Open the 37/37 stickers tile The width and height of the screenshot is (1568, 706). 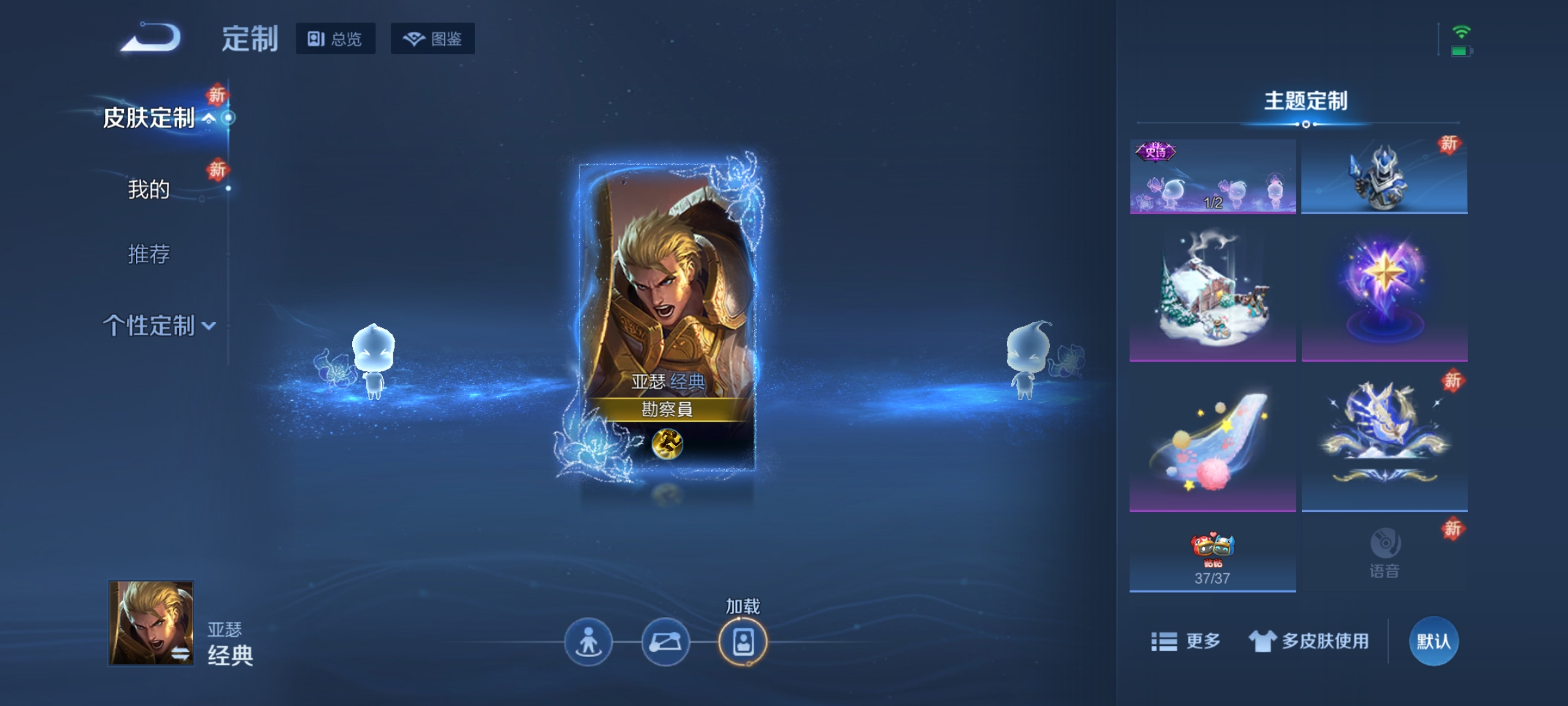coord(1213,556)
